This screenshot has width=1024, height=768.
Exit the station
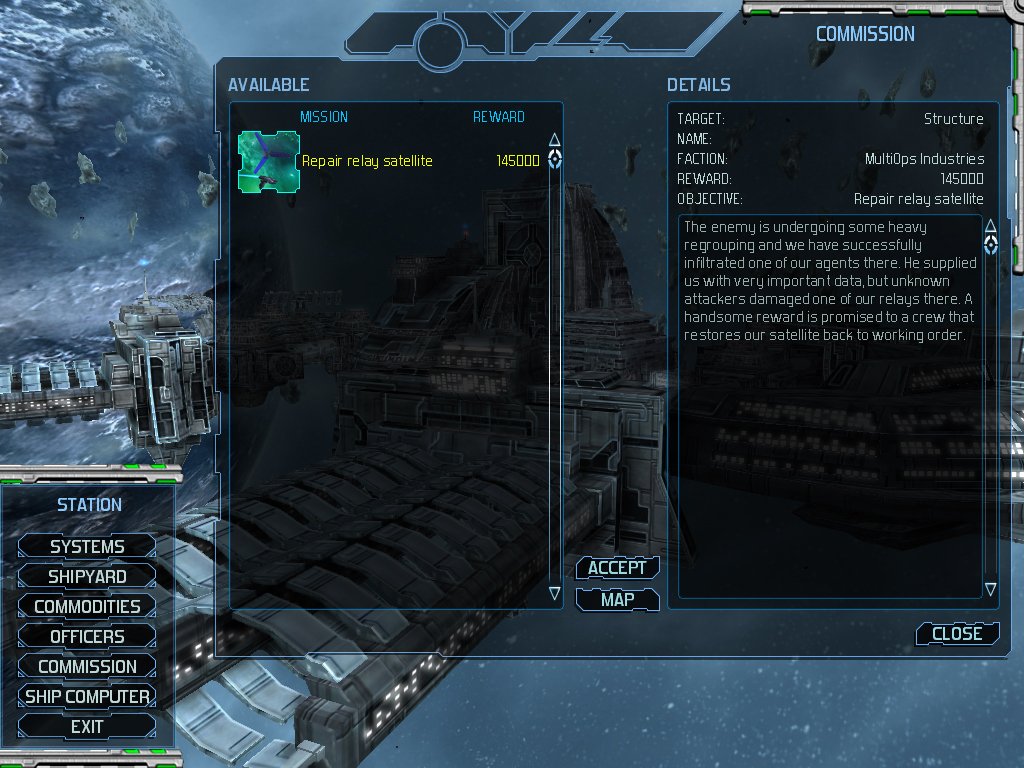[x=87, y=727]
